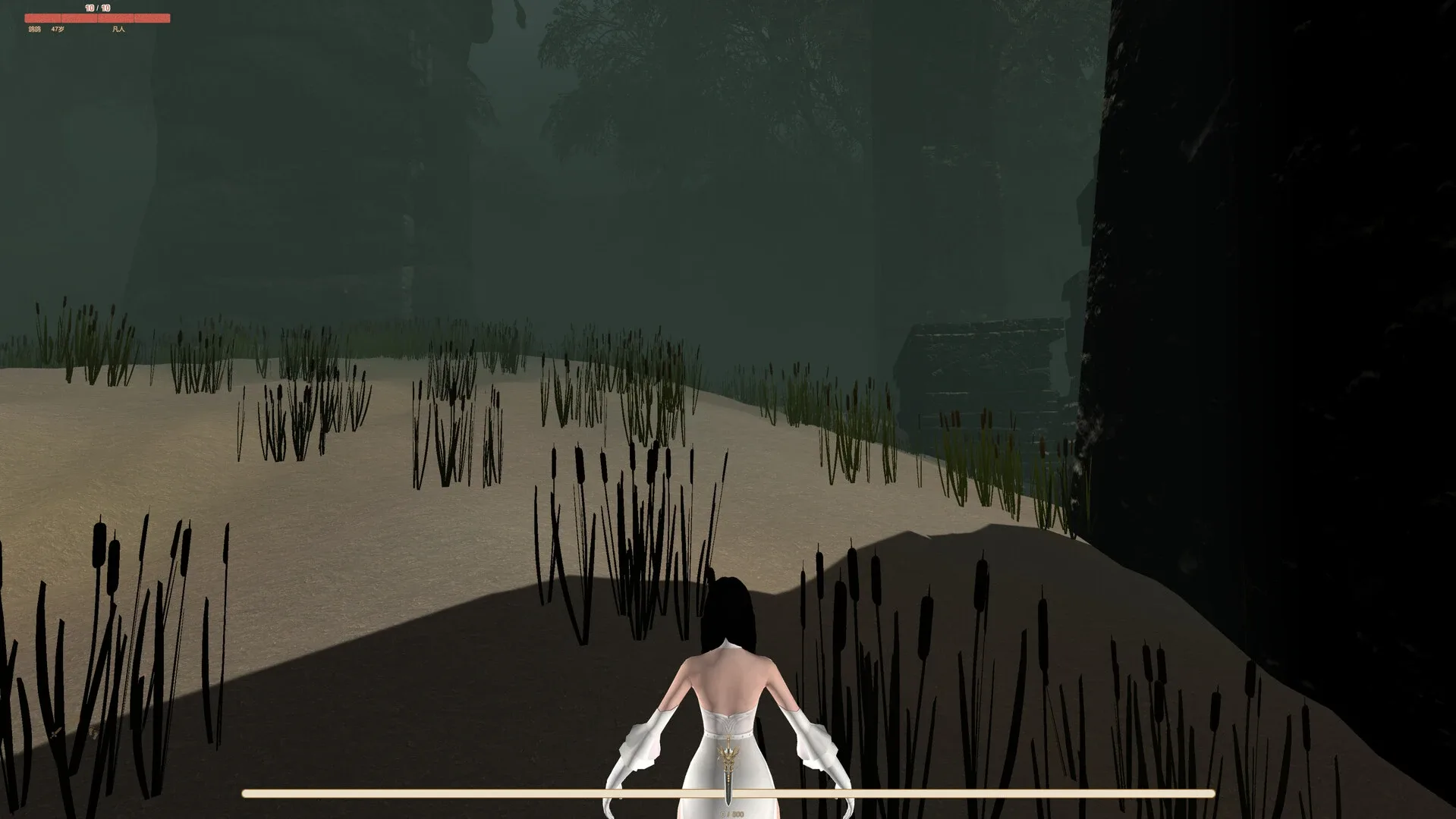Click the 0/500 progress counter
Viewport: 1456px width, 819px height.
pos(730,814)
